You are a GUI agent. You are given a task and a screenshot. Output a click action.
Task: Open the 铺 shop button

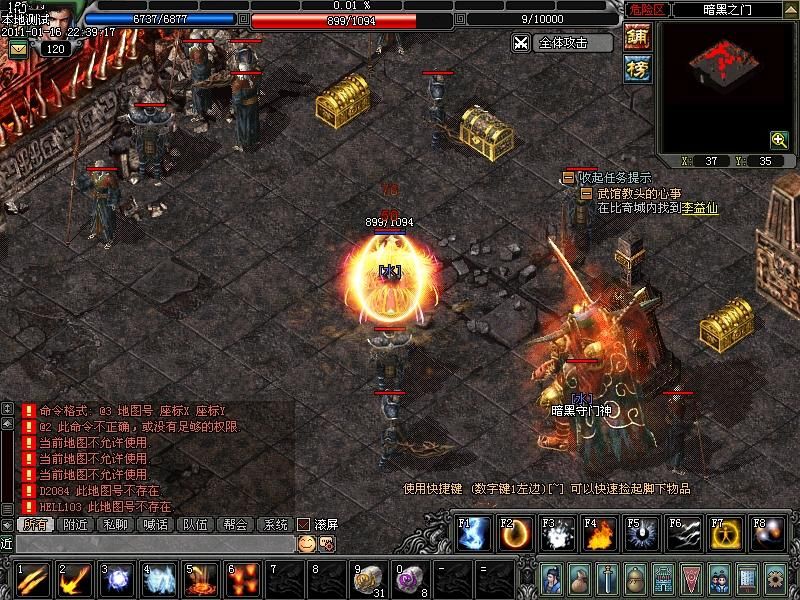pos(637,37)
